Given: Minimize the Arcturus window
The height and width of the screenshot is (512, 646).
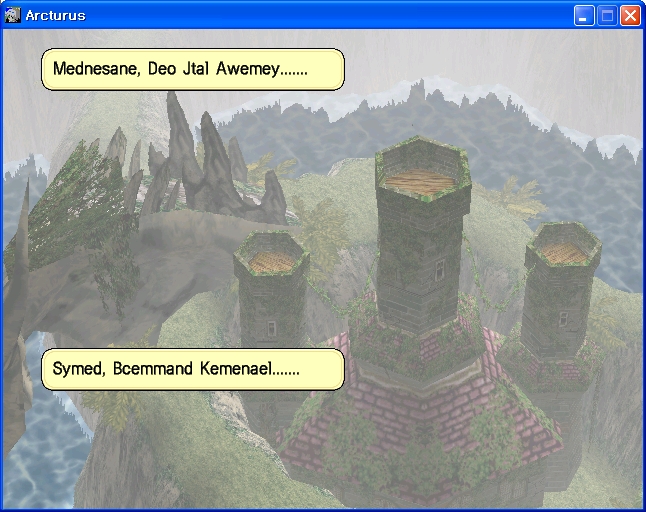Looking at the screenshot, I should point(584,15).
